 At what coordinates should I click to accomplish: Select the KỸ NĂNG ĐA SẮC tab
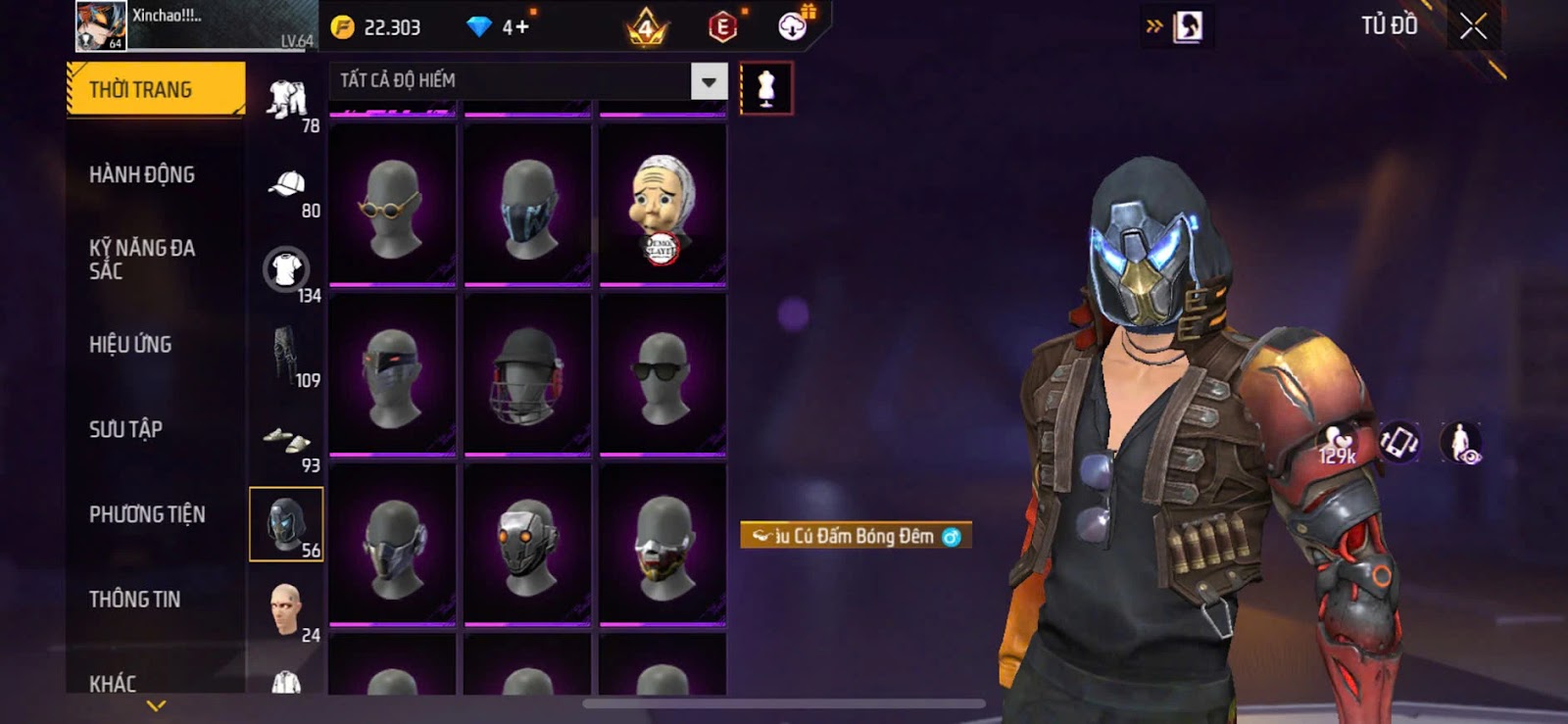pos(142,260)
